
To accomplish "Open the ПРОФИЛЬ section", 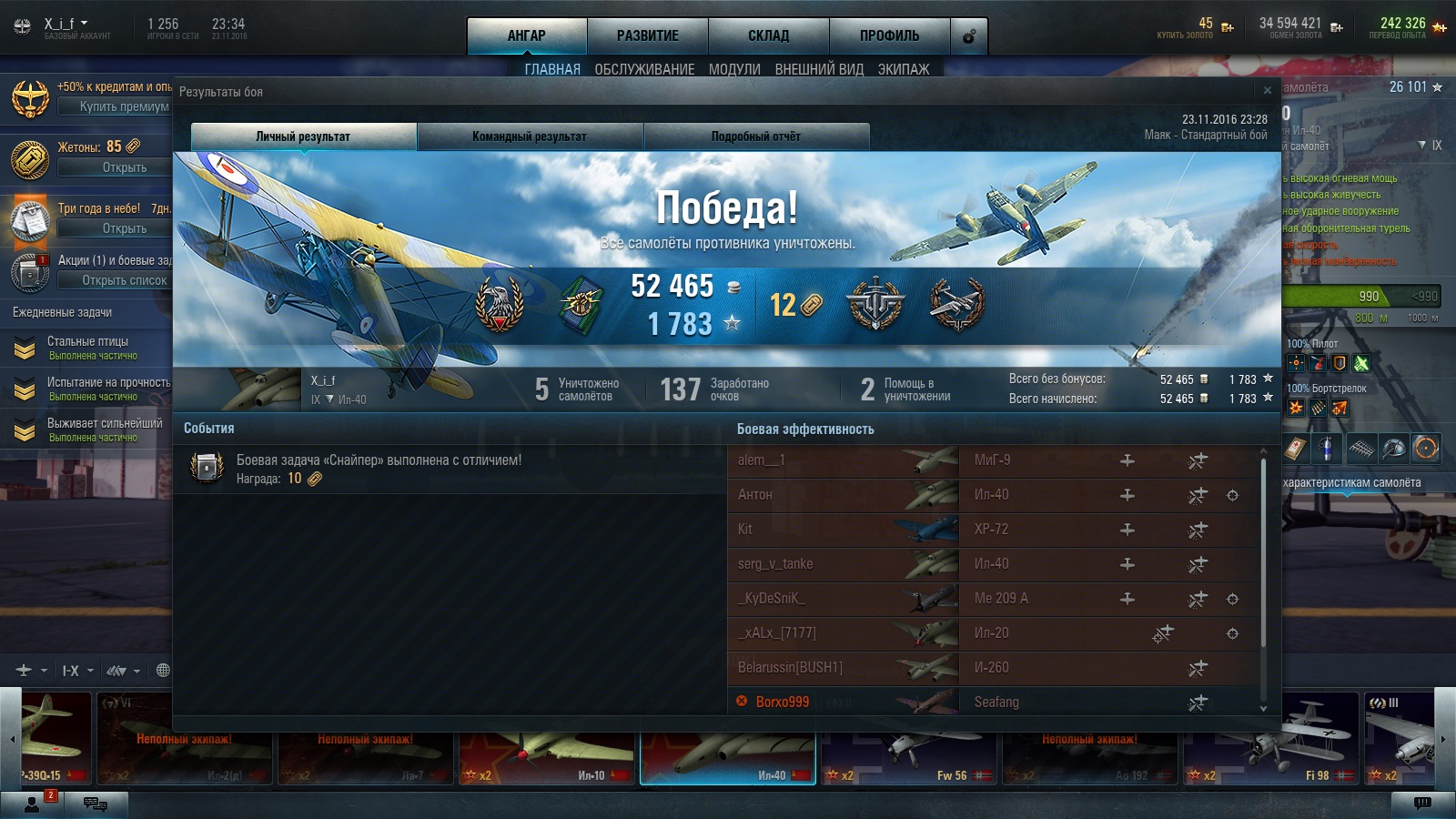I will [x=889, y=35].
